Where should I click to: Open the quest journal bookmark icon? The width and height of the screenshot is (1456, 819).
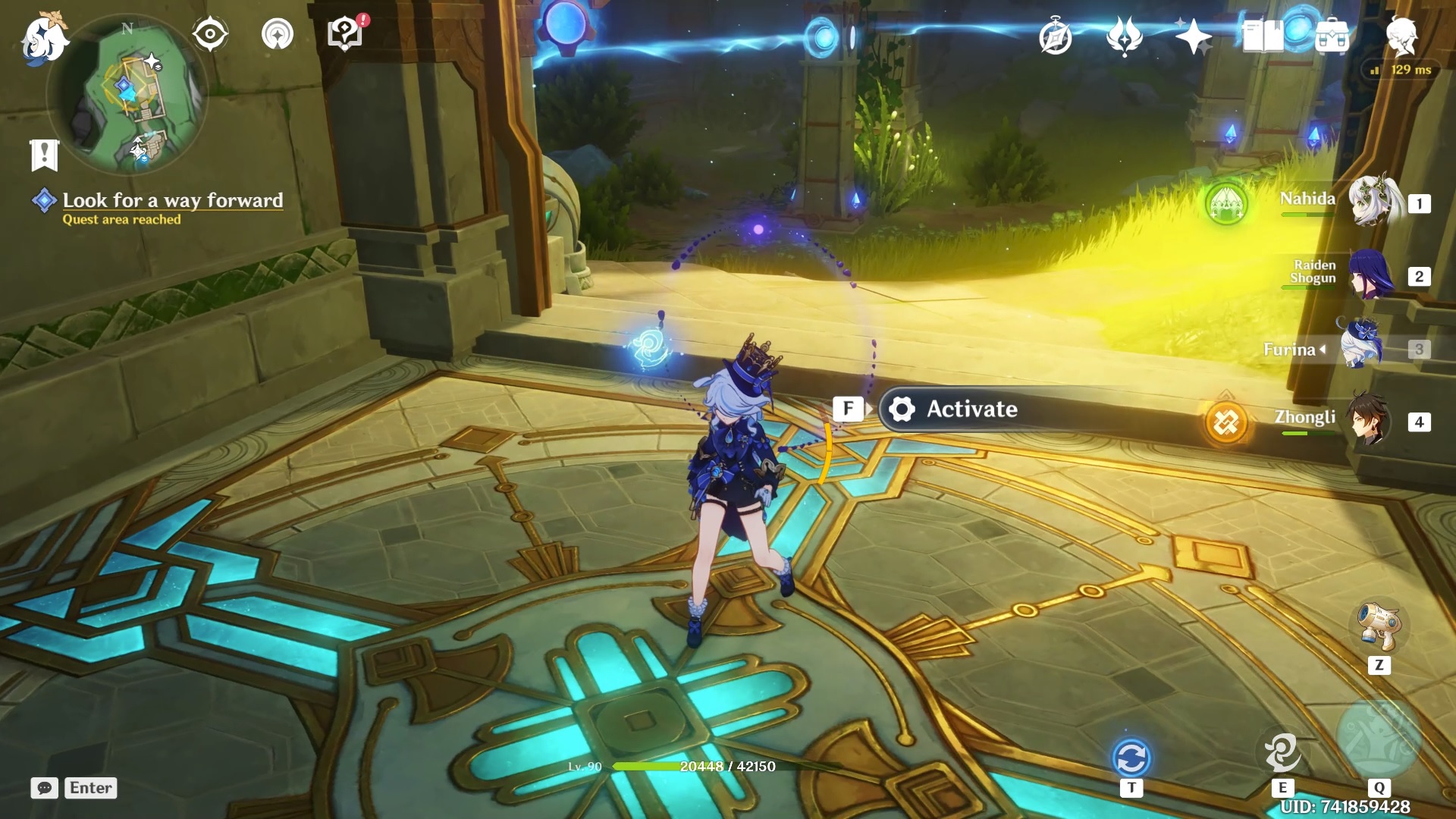click(x=44, y=155)
